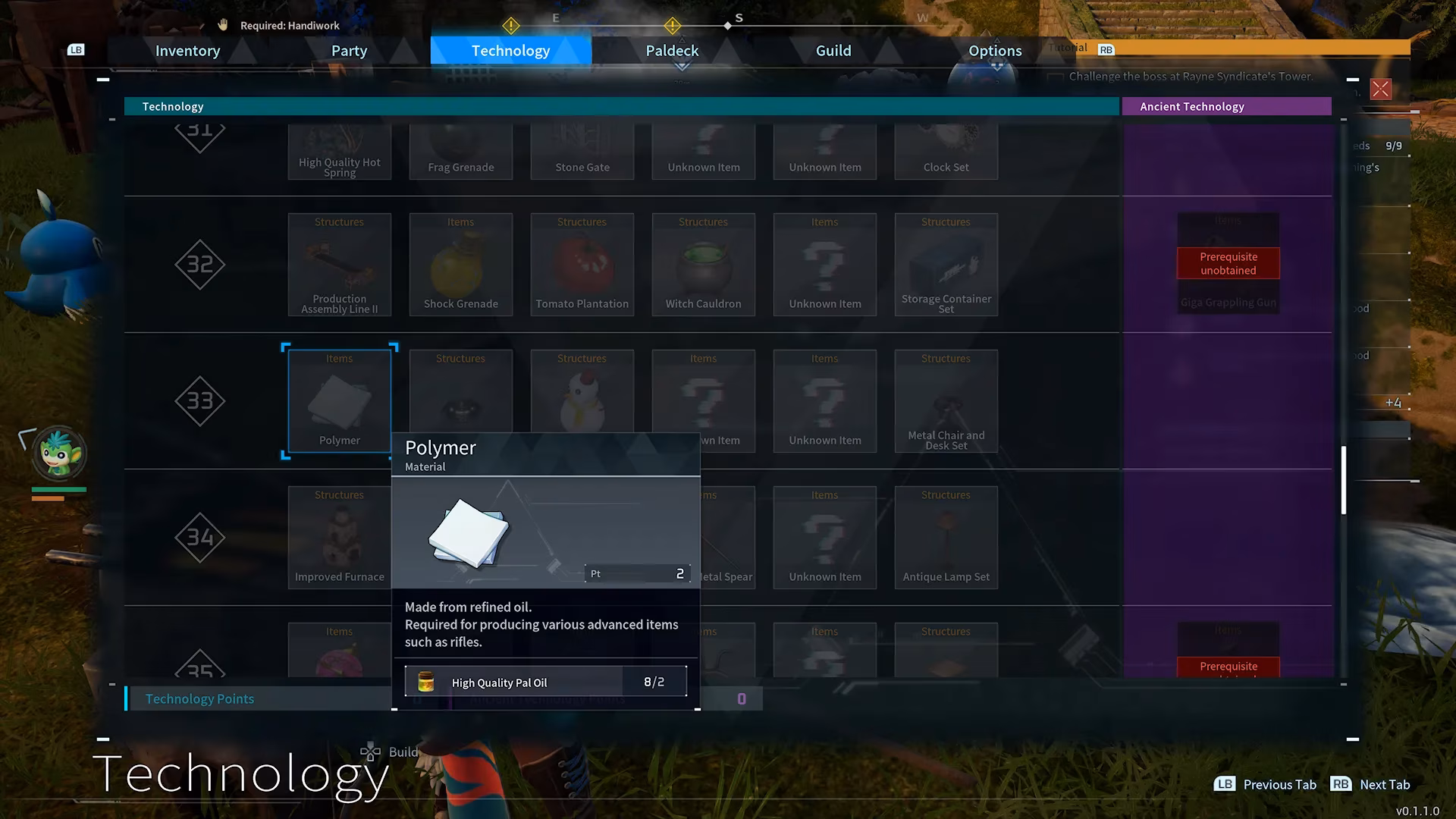
Task: Select the Clock Set structure tile
Action: pyautogui.click(x=946, y=152)
